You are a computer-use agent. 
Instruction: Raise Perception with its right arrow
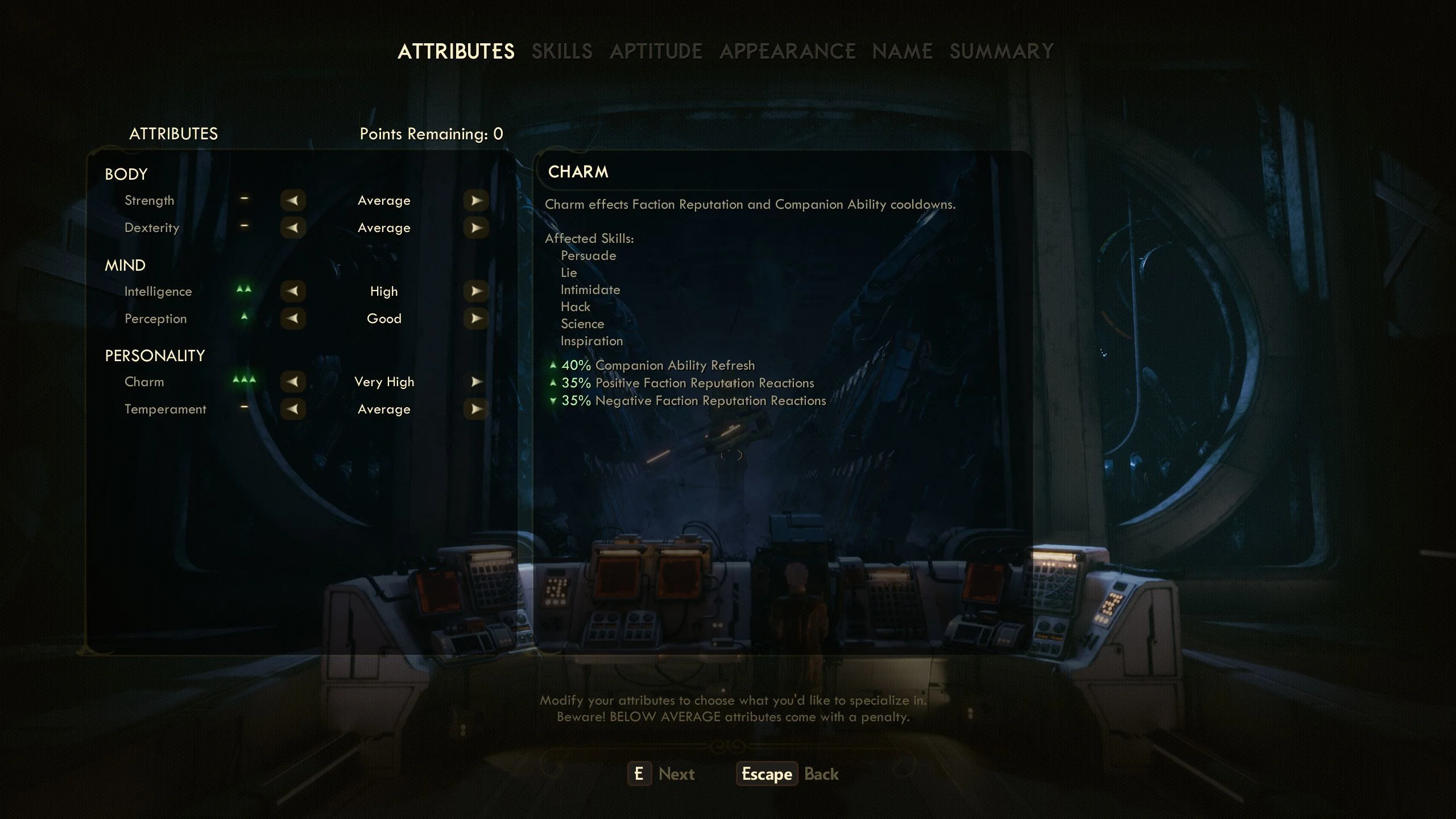pyautogui.click(x=476, y=319)
